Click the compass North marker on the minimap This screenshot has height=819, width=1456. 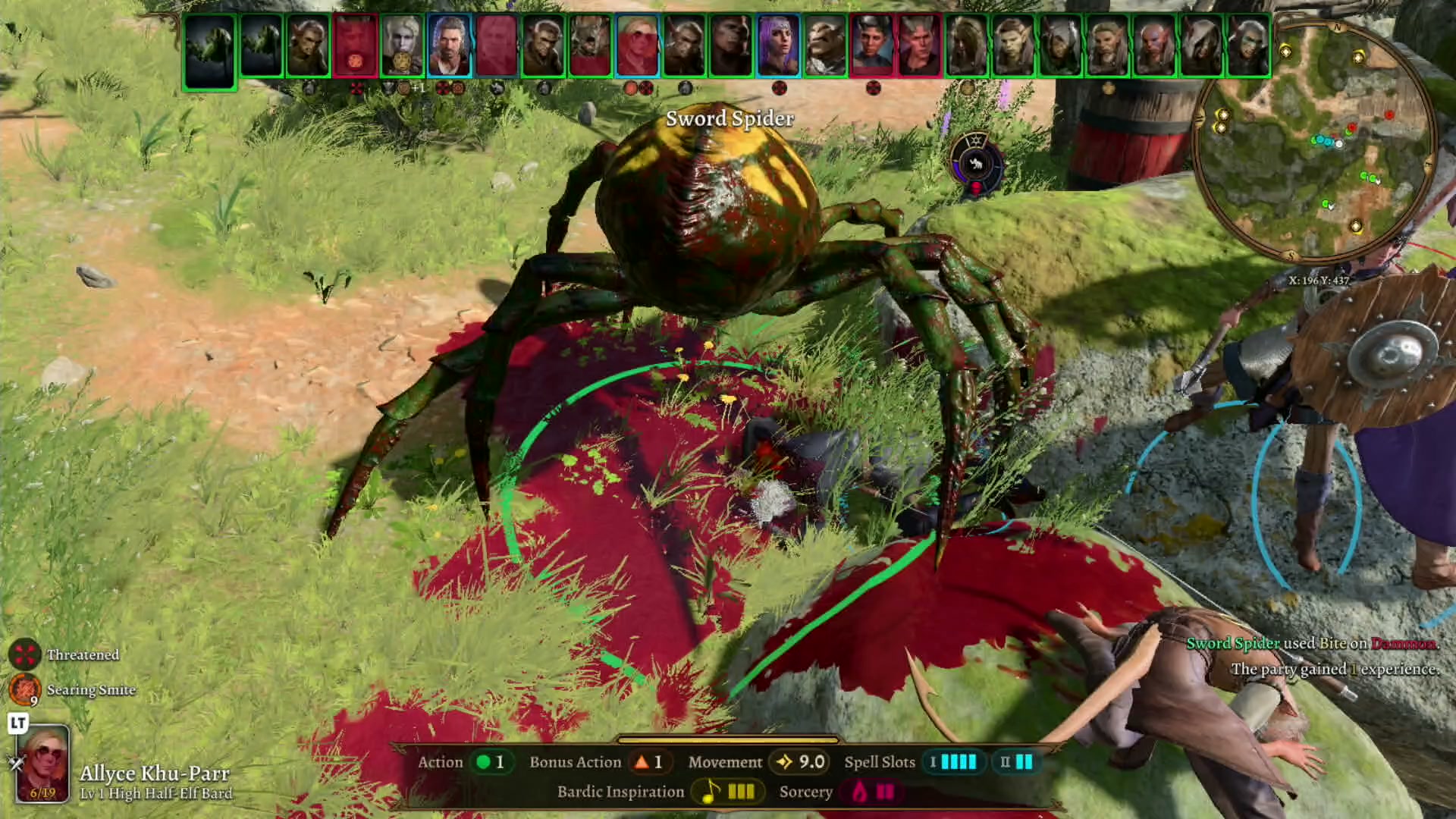[x=1337, y=28]
